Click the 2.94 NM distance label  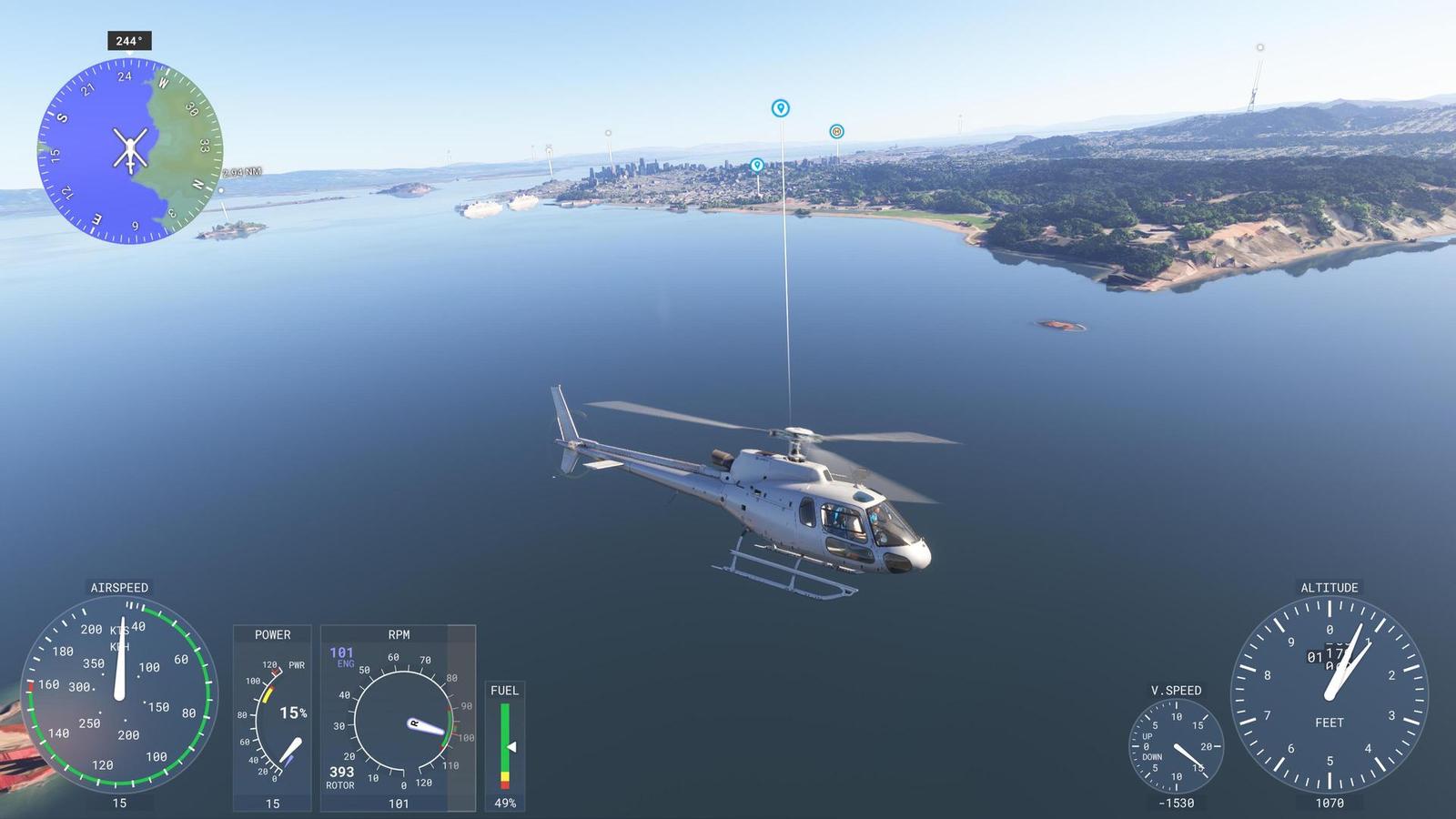click(x=240, y=172)
